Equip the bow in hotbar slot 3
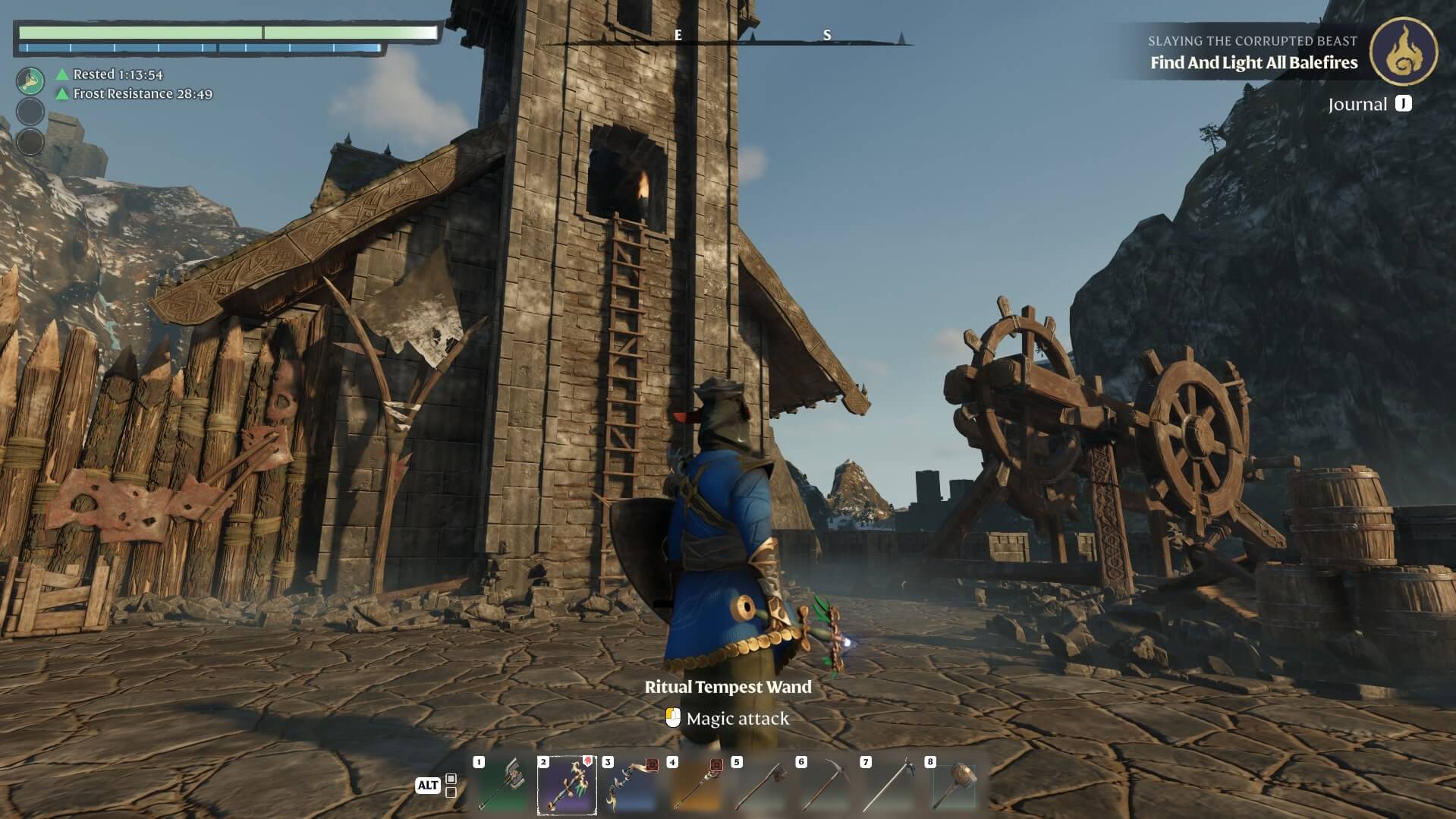Image resolution: width=1456 pixels, height=819 pixels. pos(631,785)
